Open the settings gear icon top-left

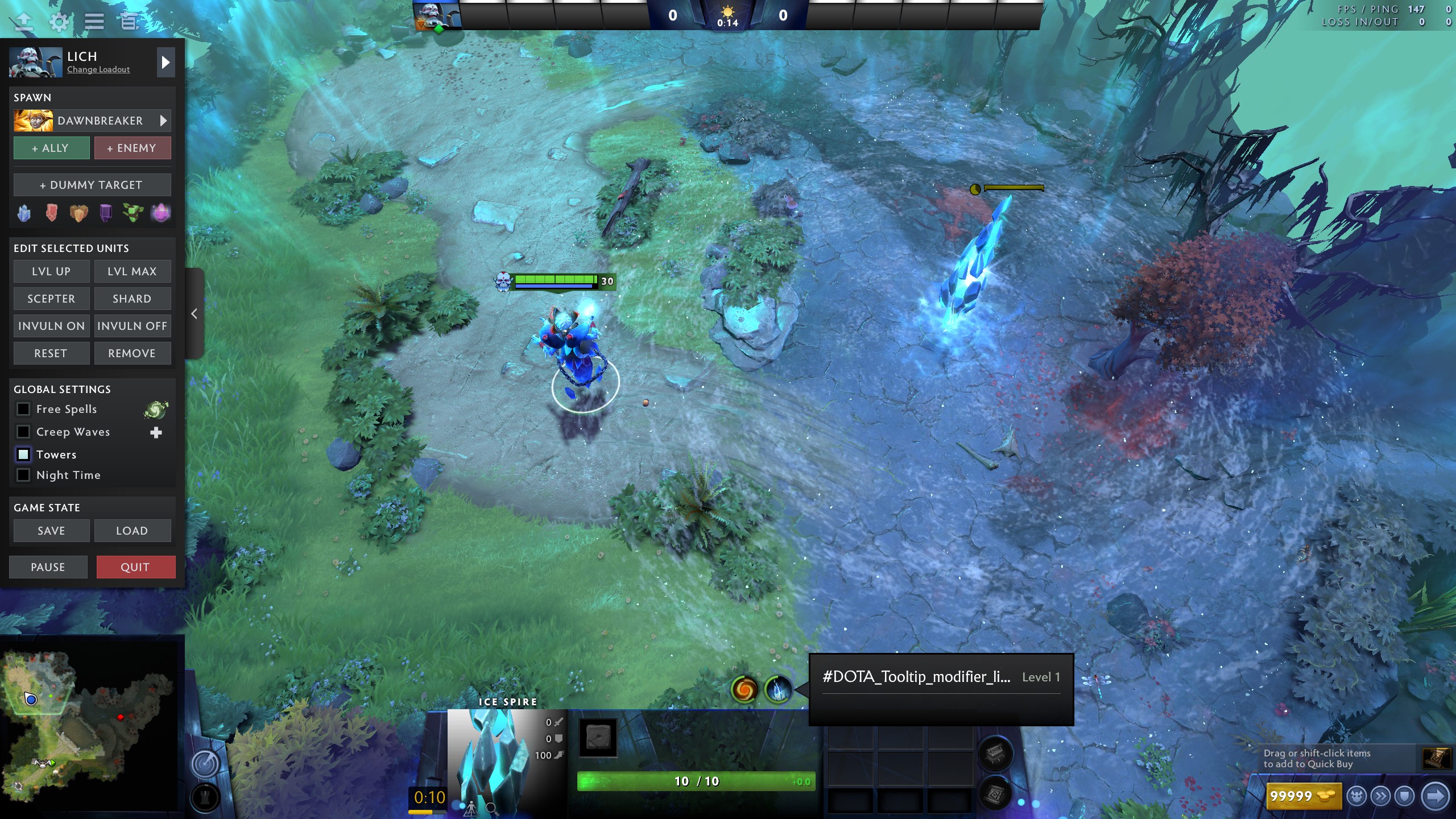pyautogui.click(x=59, y=20)
